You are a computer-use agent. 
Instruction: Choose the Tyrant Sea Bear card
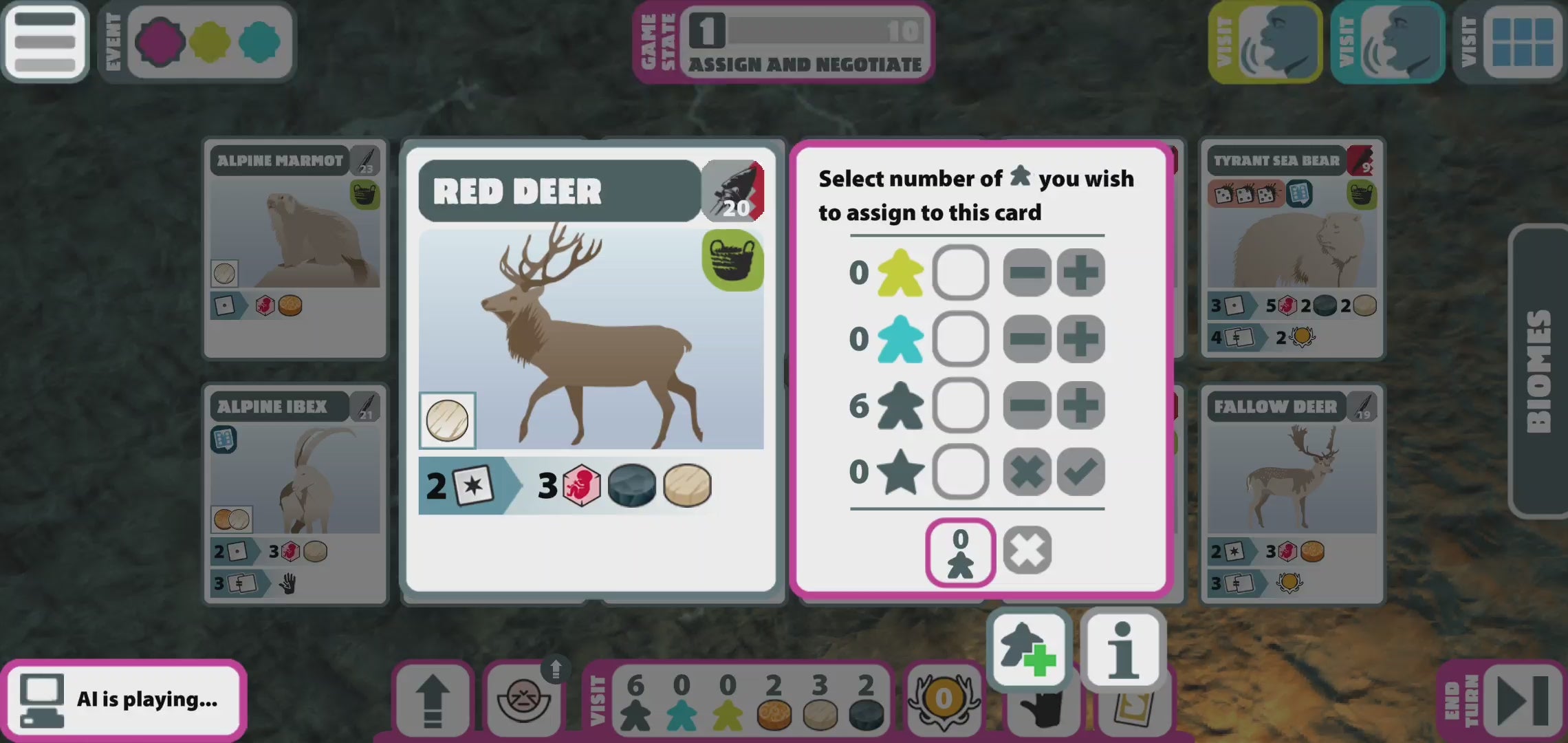(1293, 248)
